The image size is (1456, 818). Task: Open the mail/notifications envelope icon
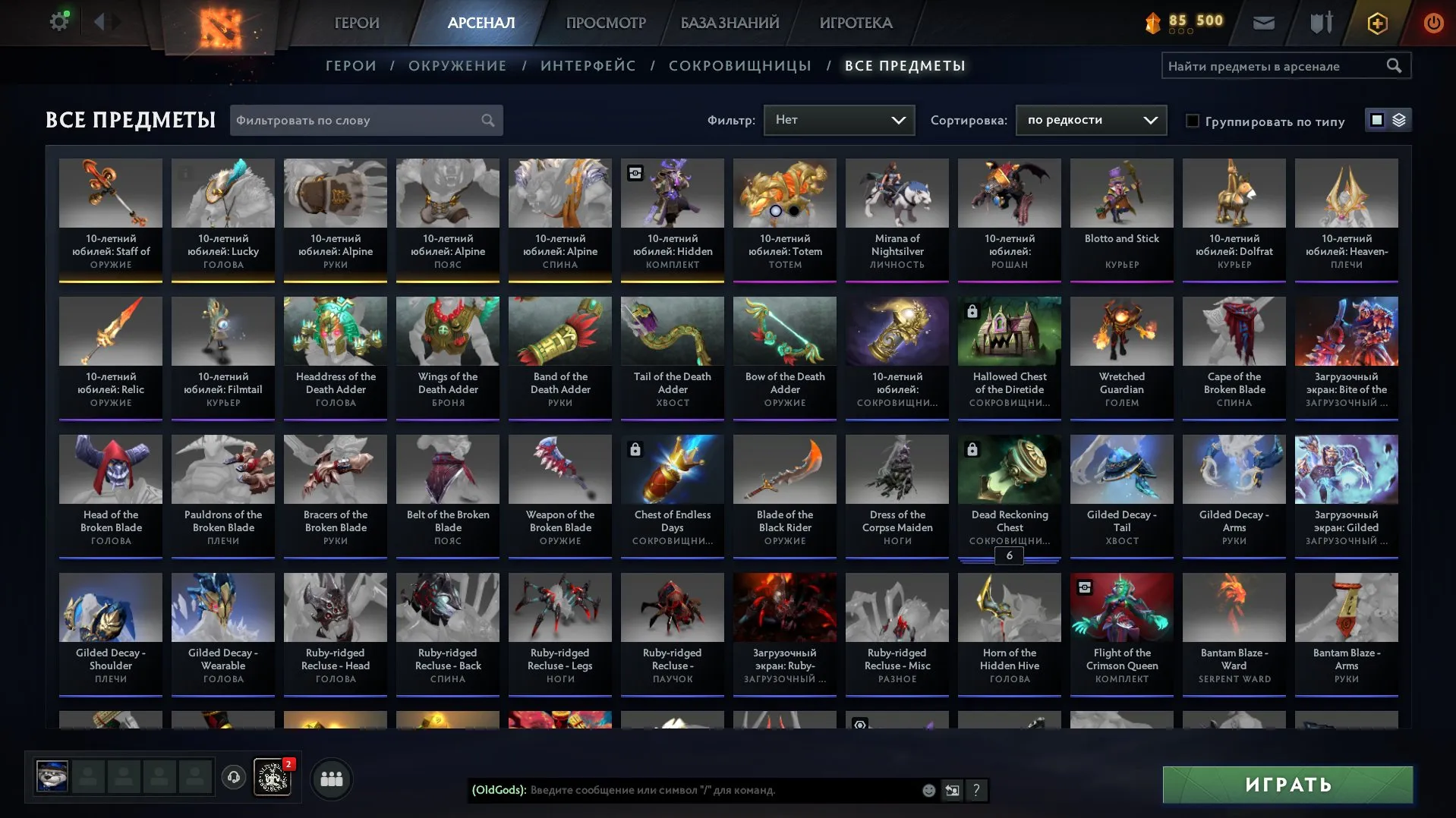point(1263,23)
